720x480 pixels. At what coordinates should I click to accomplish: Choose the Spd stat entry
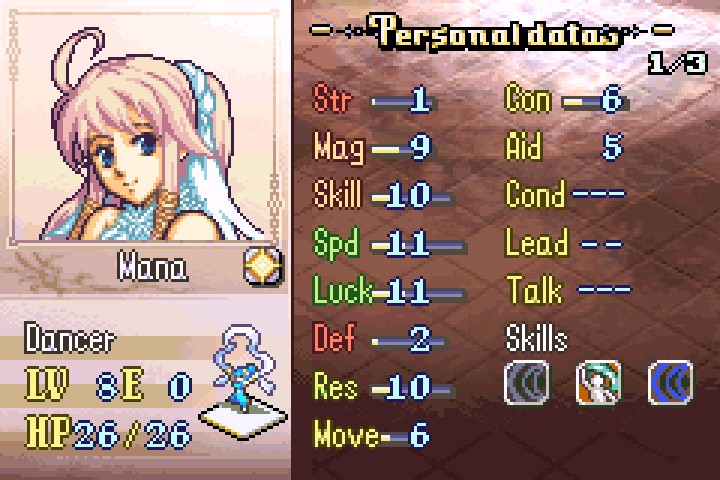pyautogui.click(x=385, y=243)
